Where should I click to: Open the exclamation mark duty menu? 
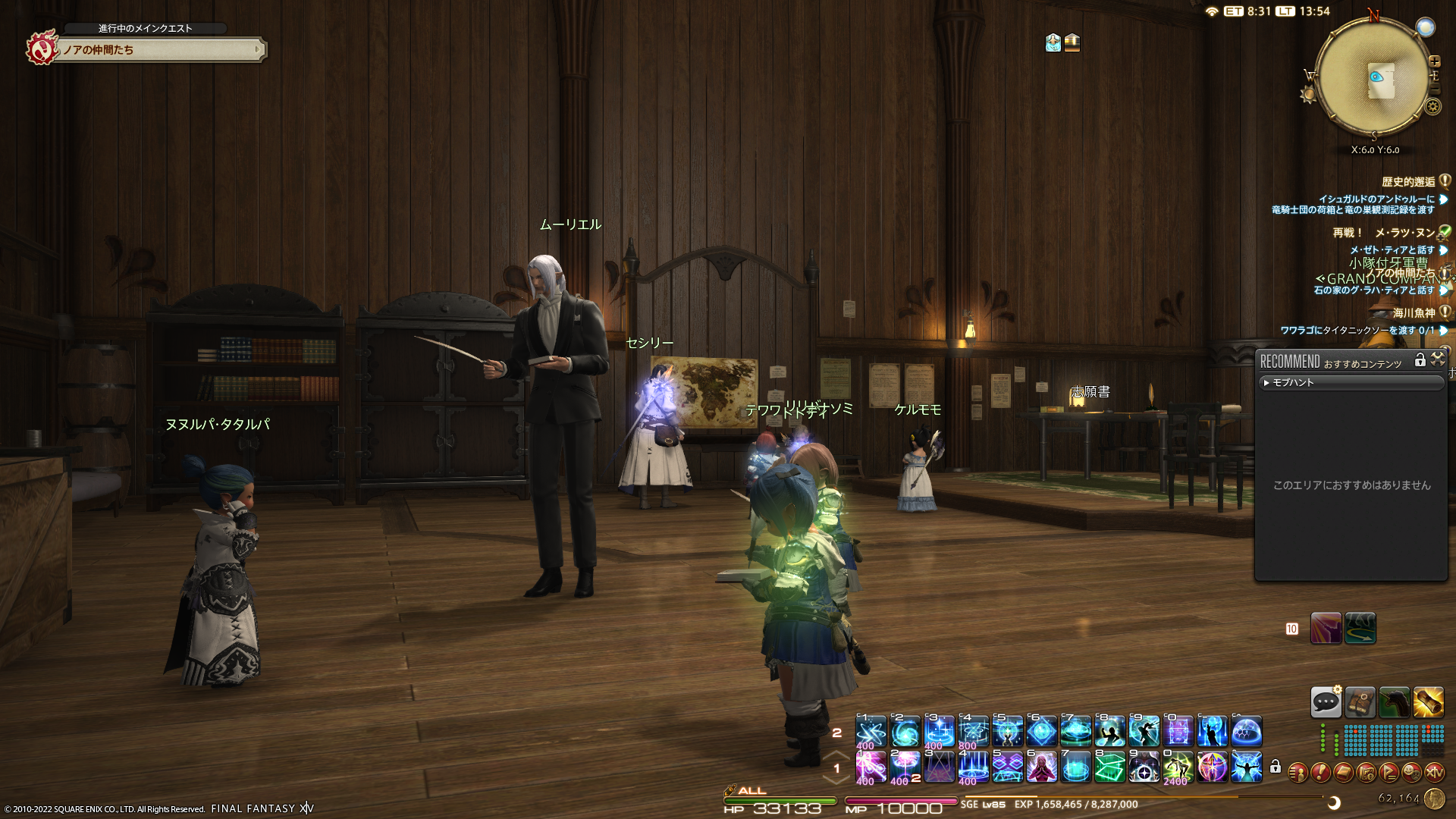click(1320, 773)
